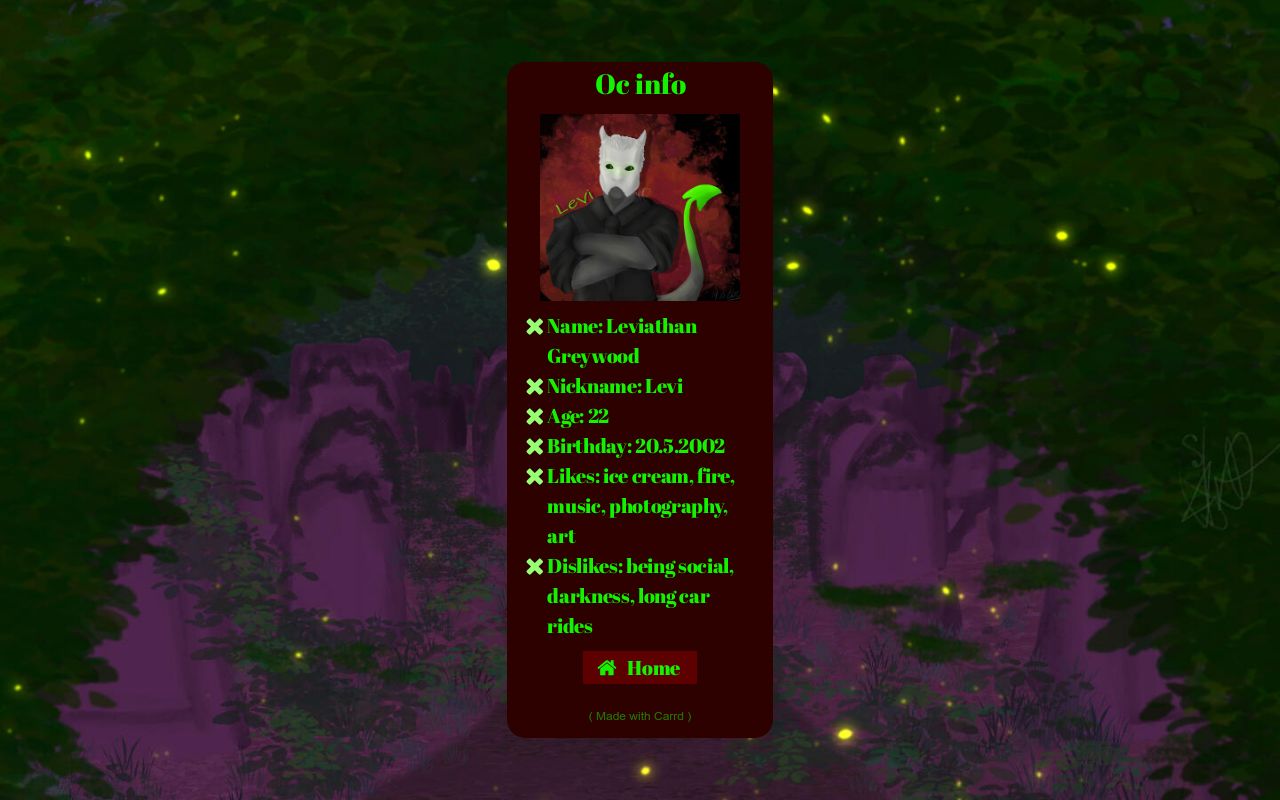Click the Oc info heading
Image resolution: width=1280 pixels, height=800 pixels.
coord(640,85)
